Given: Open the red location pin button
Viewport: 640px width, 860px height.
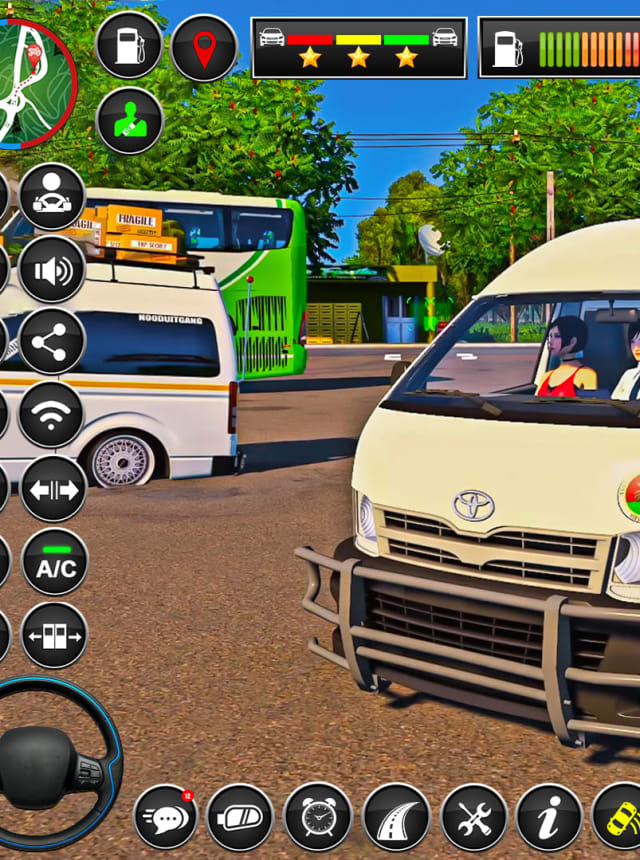Looking at the screenshot, I should tap(203, 48).
